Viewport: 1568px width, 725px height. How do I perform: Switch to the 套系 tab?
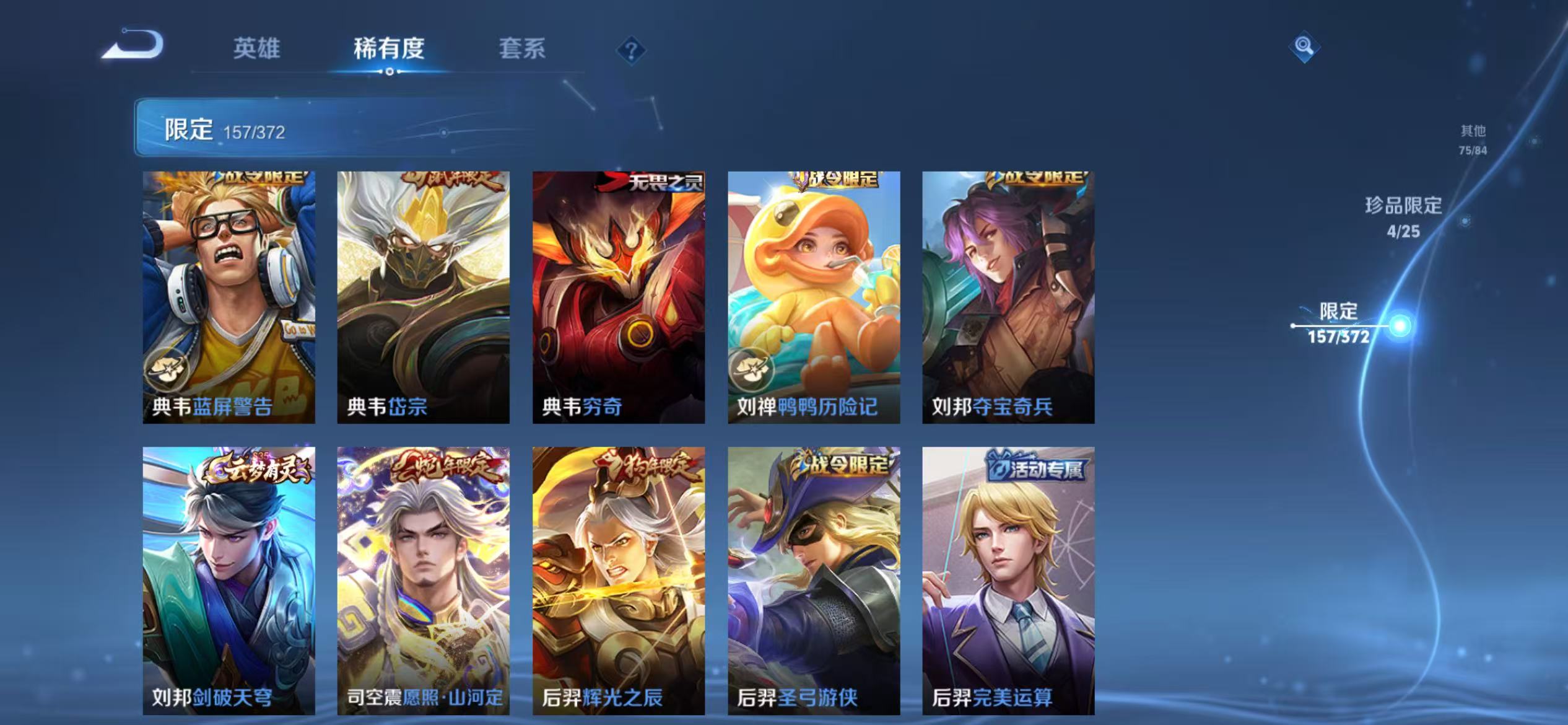tap(523, 50)
